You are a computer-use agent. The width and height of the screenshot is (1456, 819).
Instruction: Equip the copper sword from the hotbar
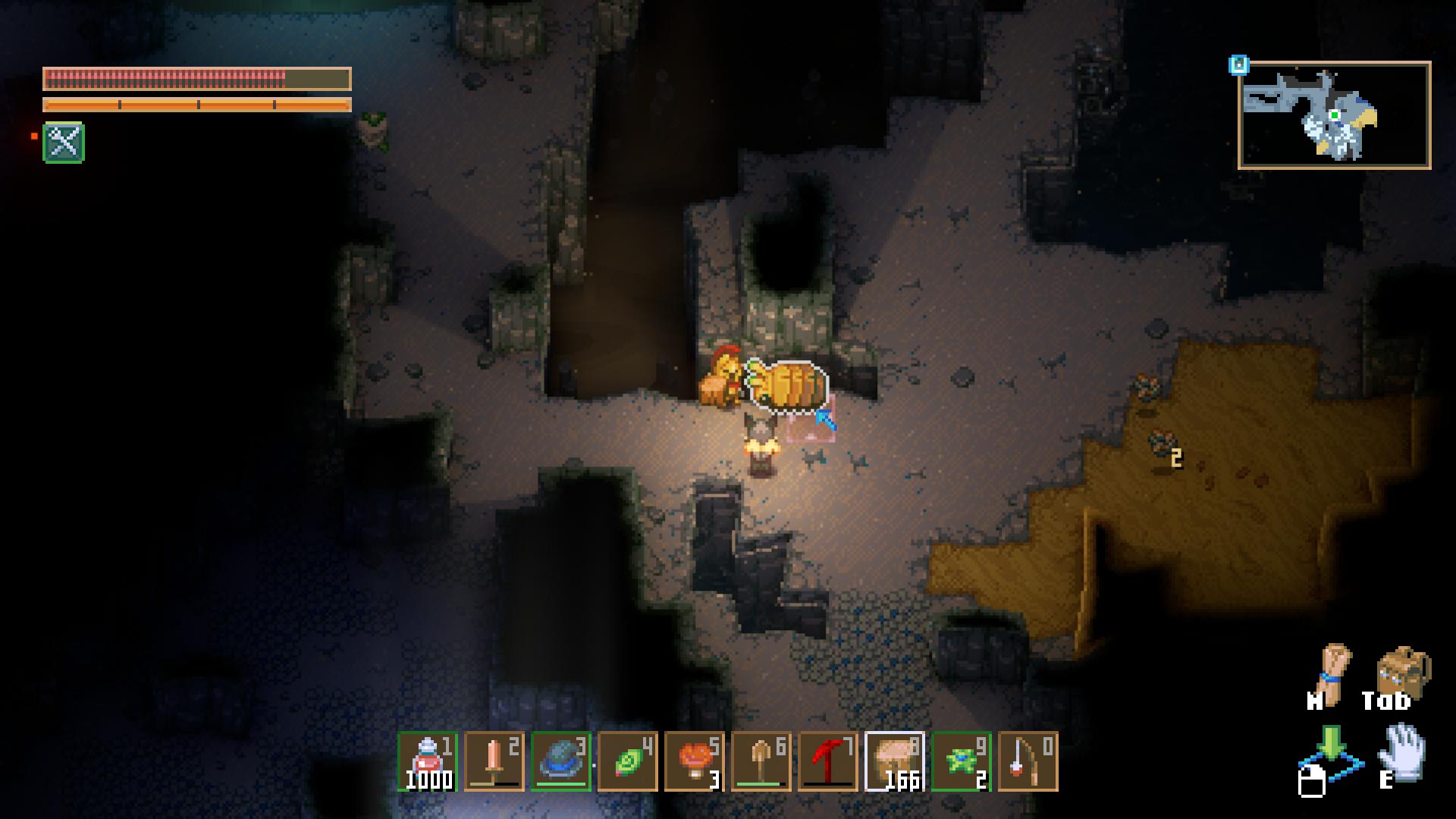coord(494,761)
